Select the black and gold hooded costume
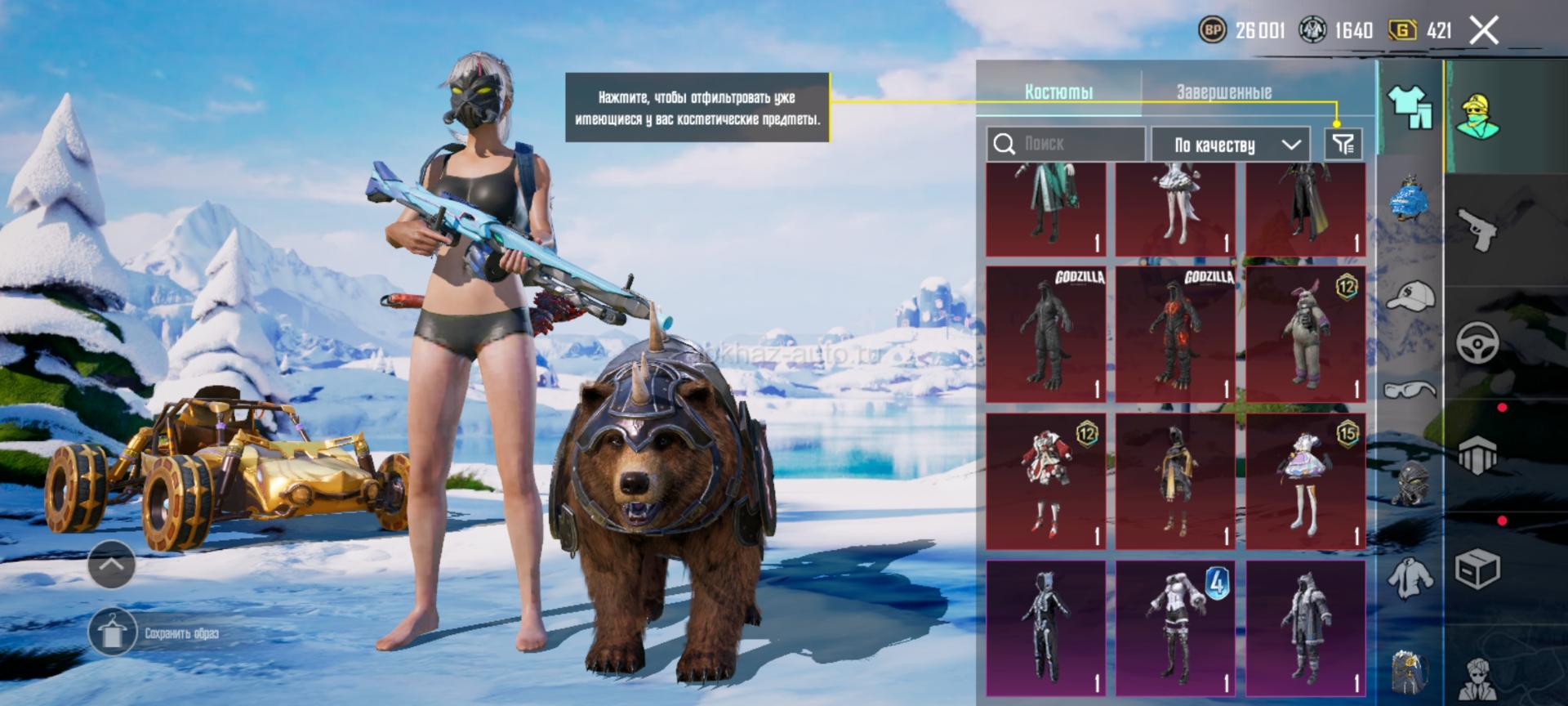The height and width of the screenshot is (706, 1568). pos(1175,481)
